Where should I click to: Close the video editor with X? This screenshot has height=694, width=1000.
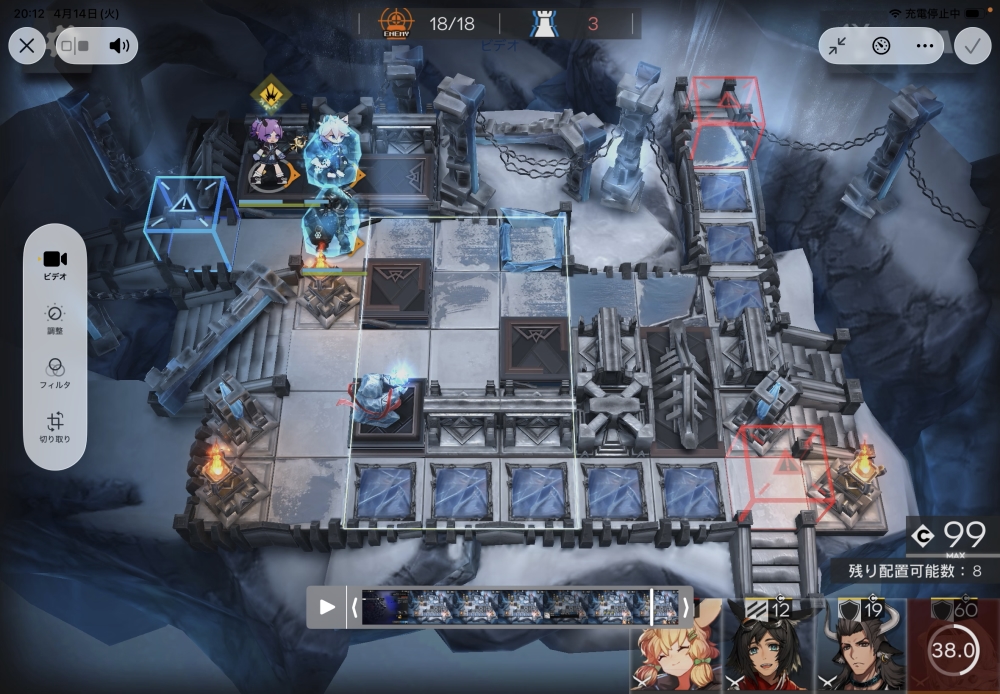[27, 45]
